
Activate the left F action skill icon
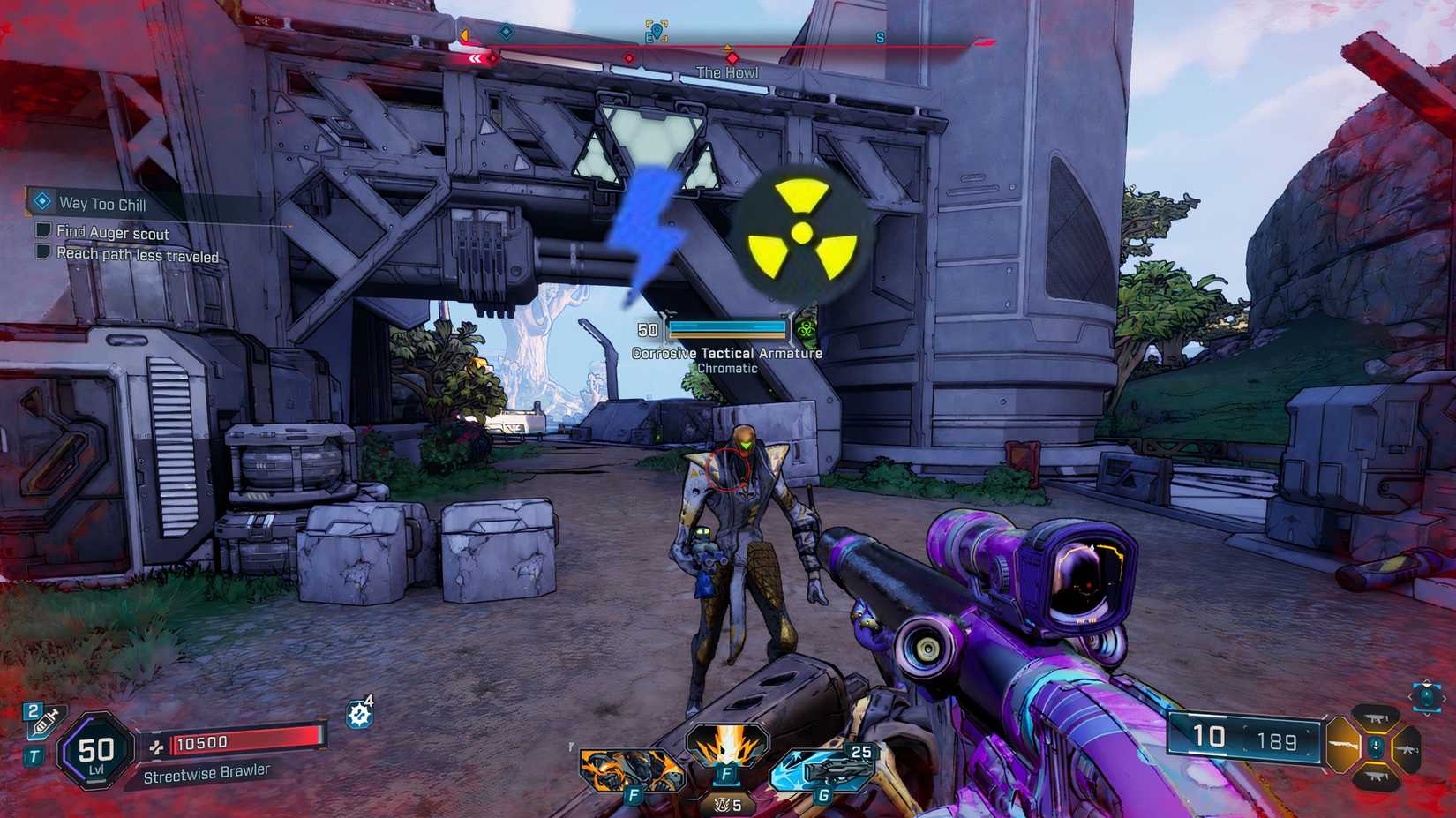[x=630, y=769]
